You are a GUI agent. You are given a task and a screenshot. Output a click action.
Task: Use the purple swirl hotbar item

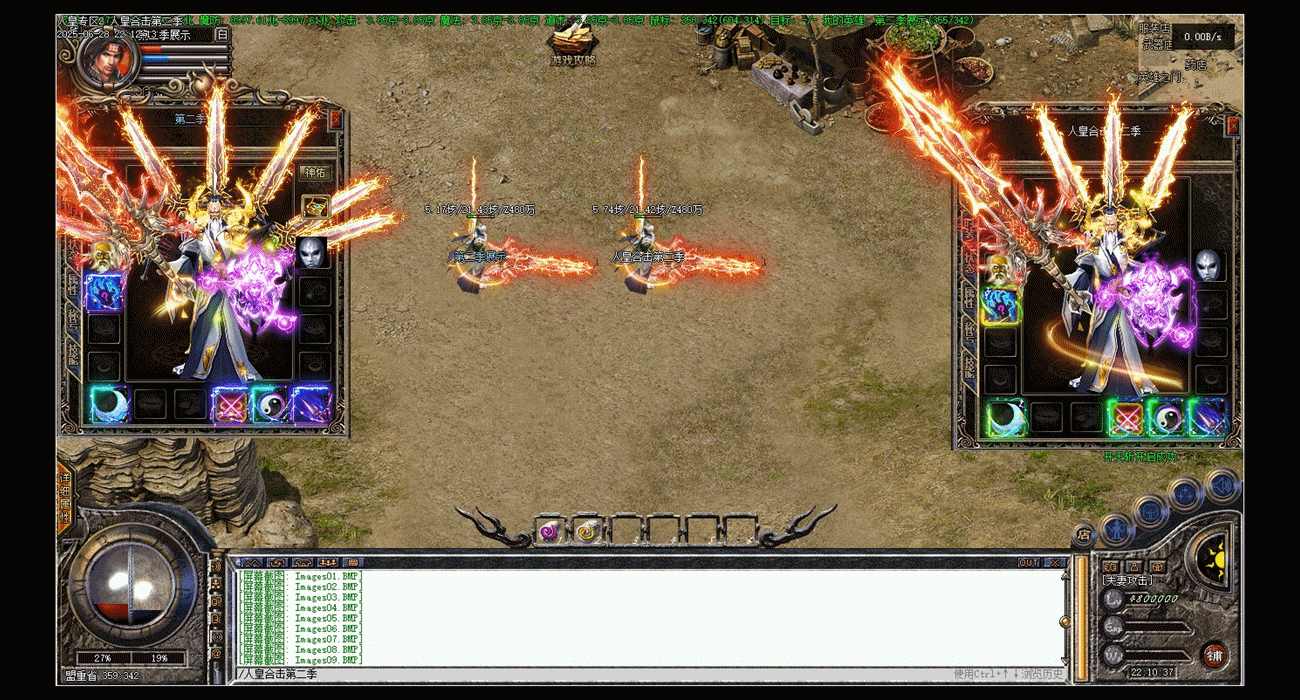(x=549, y=531)
